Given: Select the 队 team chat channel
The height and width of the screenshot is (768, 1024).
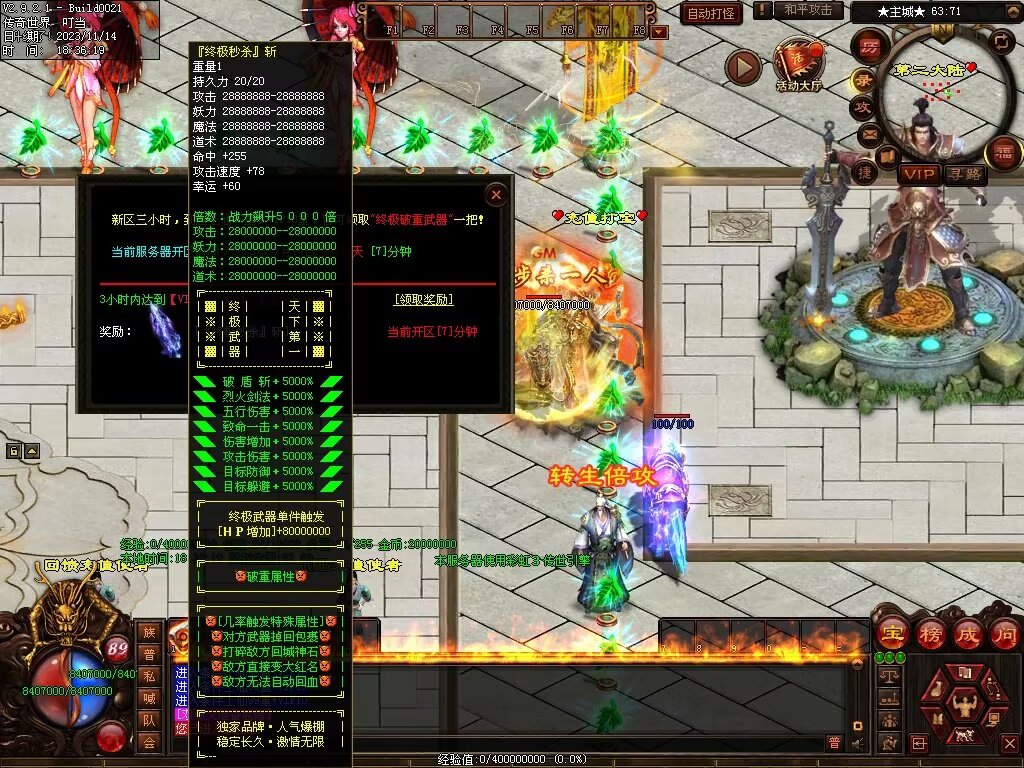Looking at the screenshot, I should [x=149, y=719].
